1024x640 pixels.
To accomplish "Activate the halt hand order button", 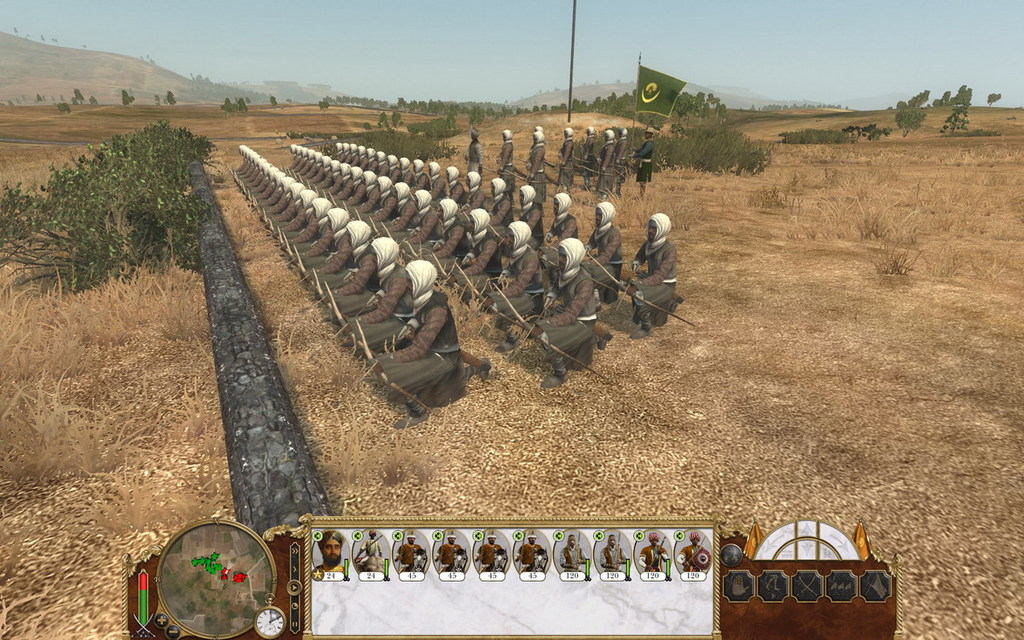I will click(737, 586).
